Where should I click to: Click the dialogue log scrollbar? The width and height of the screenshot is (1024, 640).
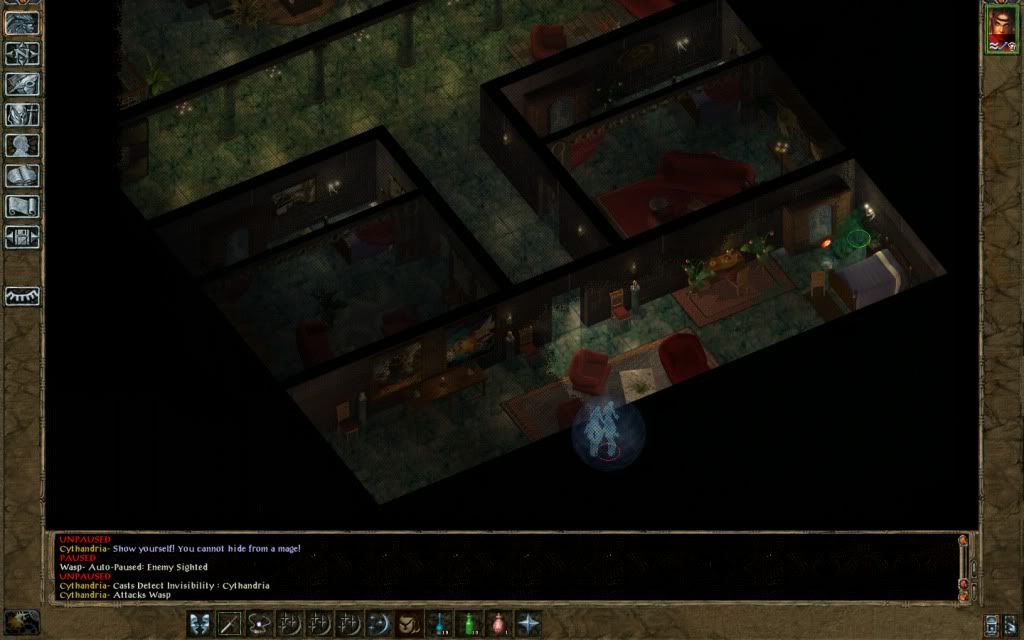964,566
